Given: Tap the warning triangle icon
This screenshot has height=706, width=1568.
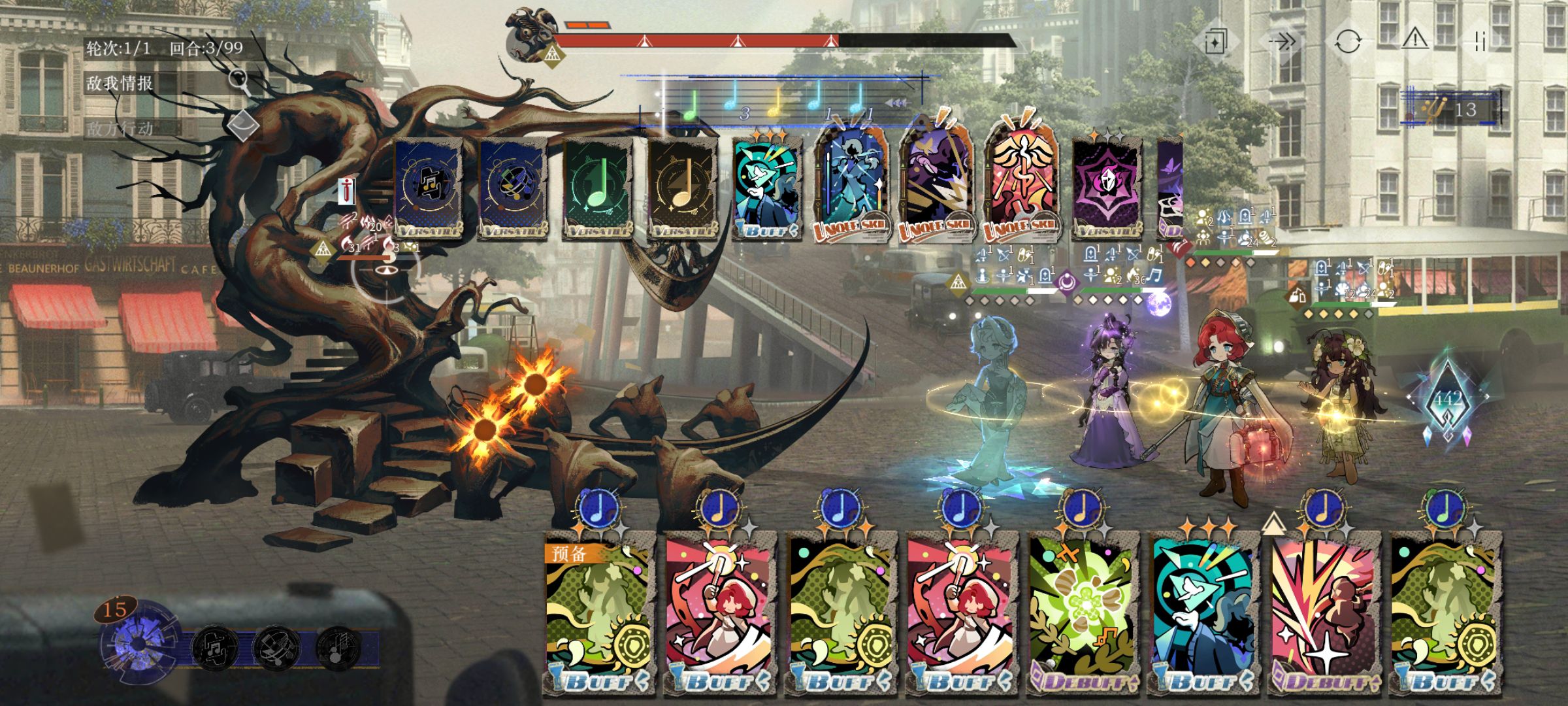Looking at the screenshot, I should (x=1415, y=41).
